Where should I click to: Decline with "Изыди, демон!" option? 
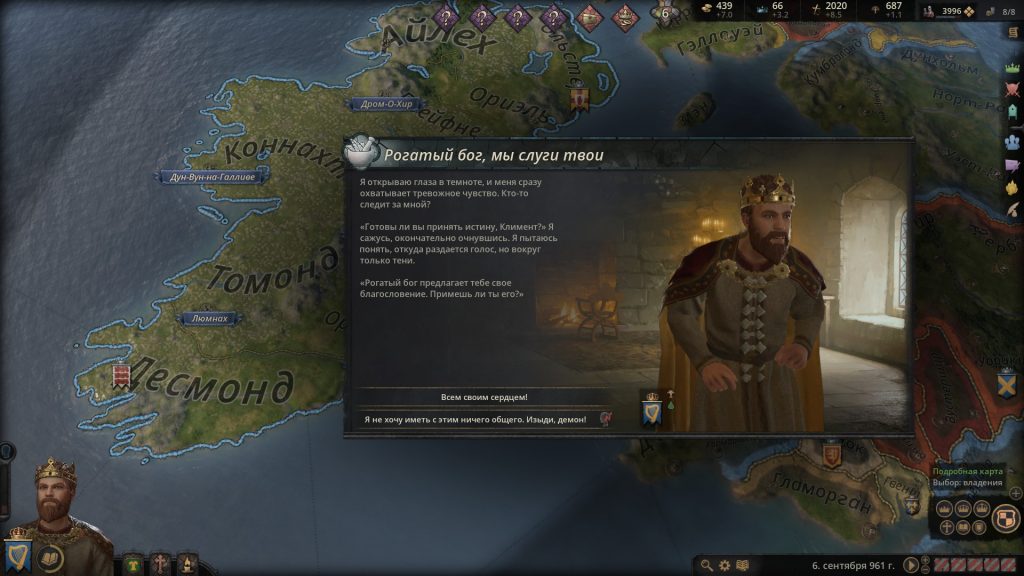(484, 420)
